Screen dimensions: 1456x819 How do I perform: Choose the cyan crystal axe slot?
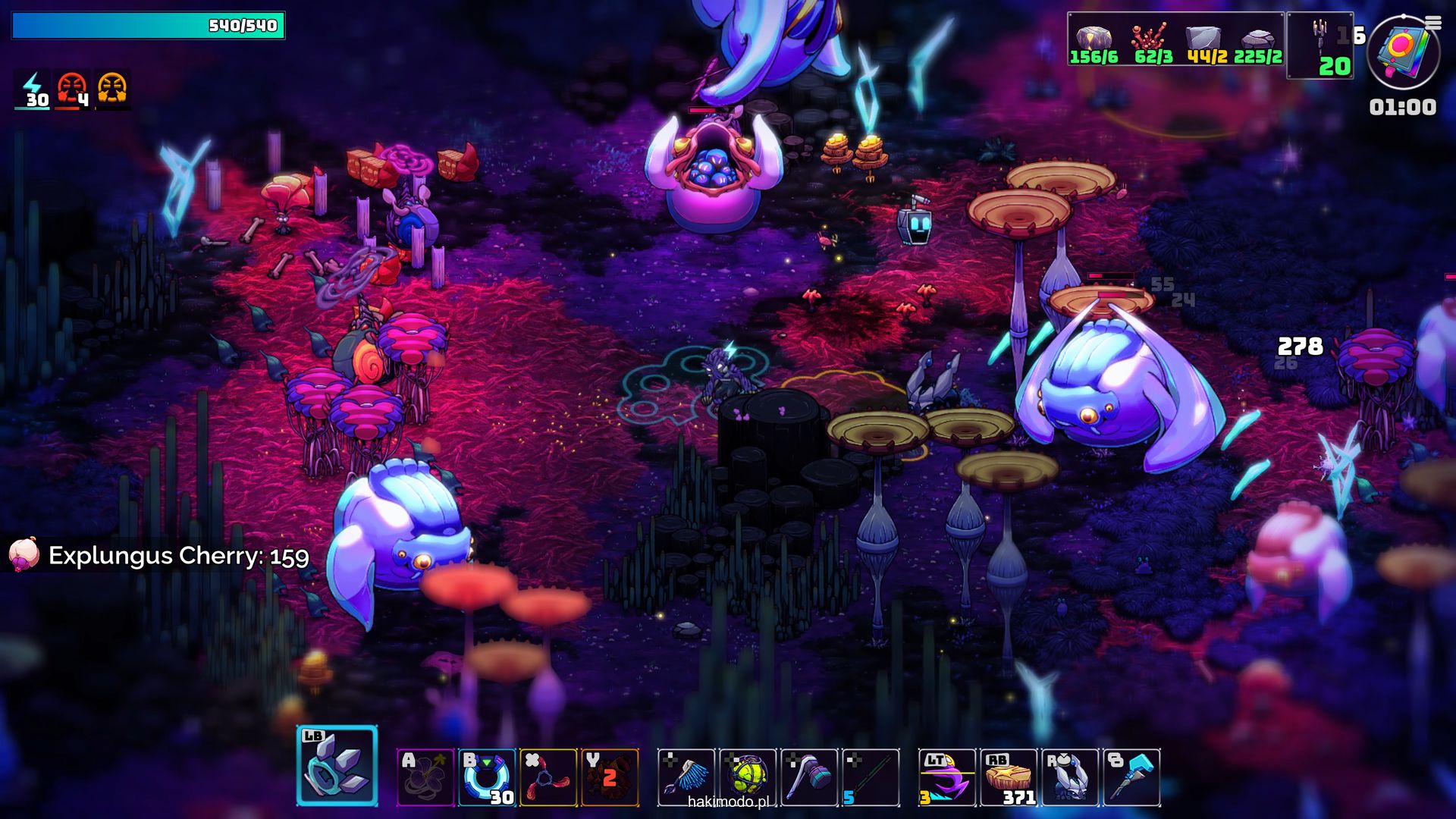pos(1131,777)
